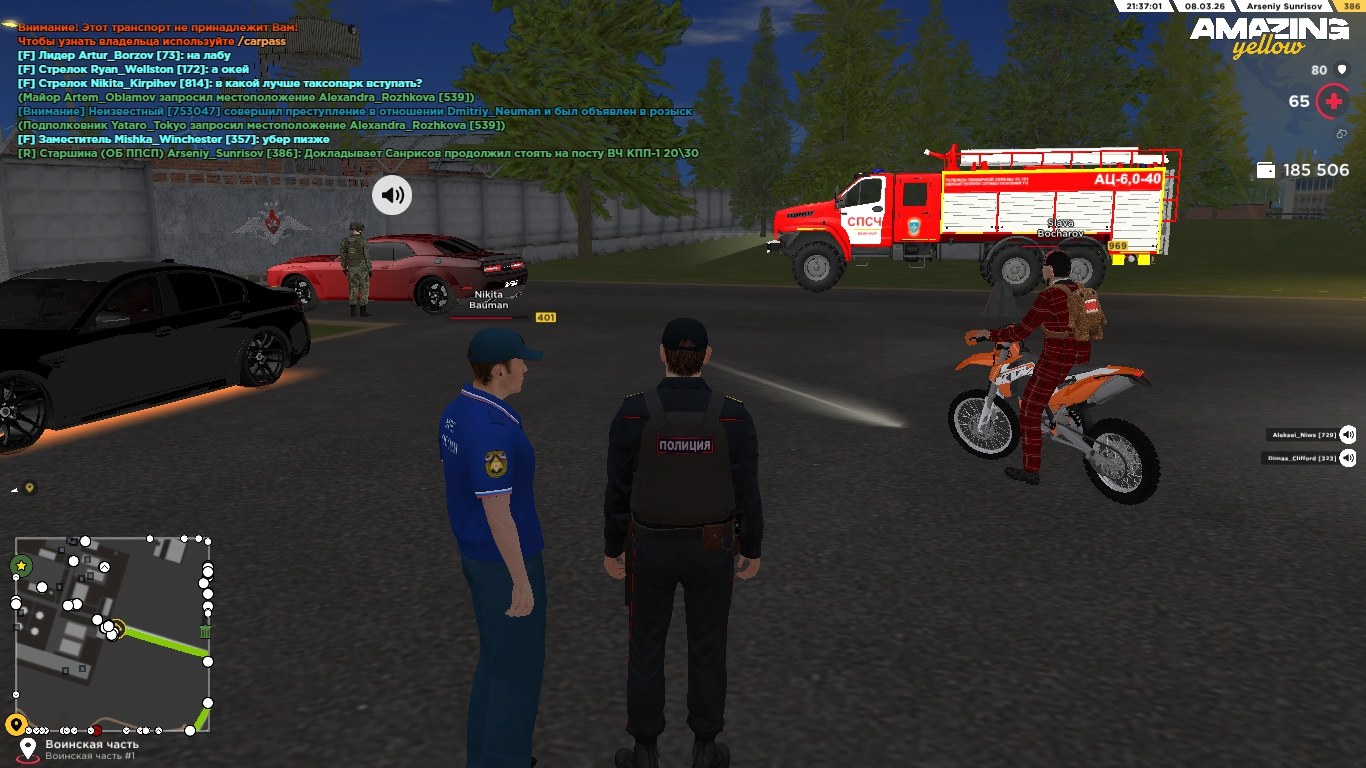Click the shield armor icon
This screenshot has width=1366, height=768.
pyautogui.click(x=1341, y=70)
